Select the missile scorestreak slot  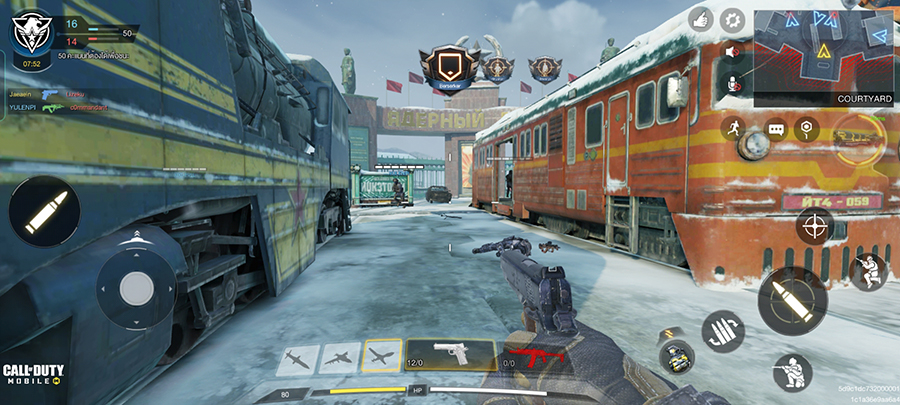[297, 358]
